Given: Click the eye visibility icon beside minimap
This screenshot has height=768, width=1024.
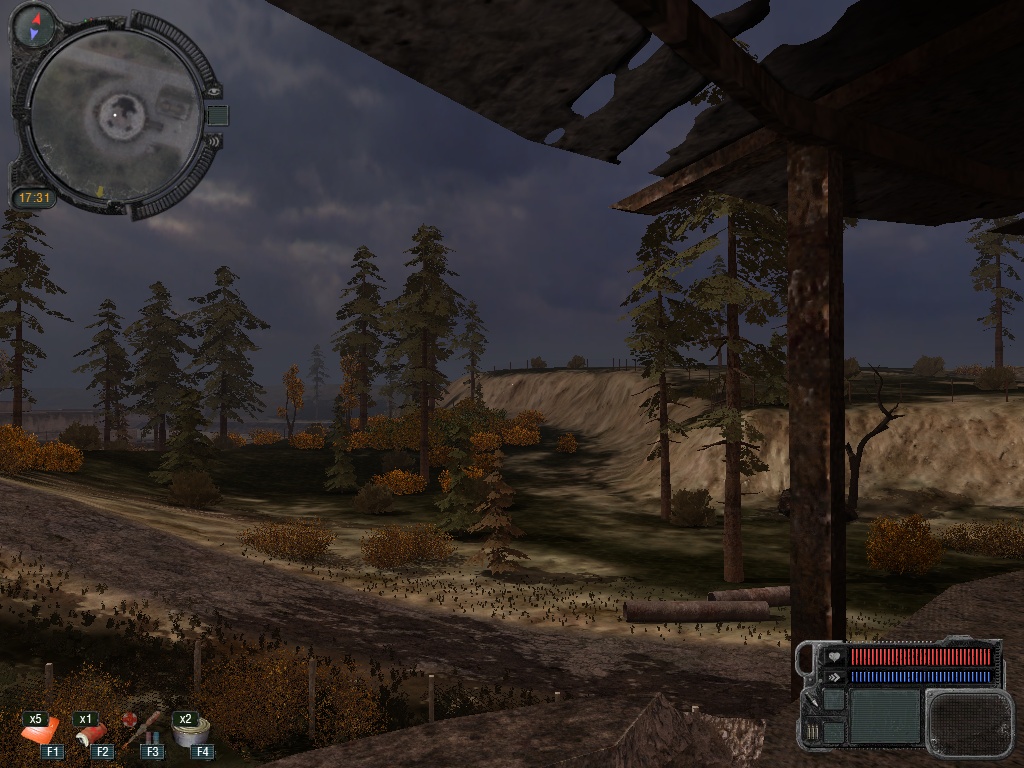Looking at the screenshot, I should click(x=213, y=91).
